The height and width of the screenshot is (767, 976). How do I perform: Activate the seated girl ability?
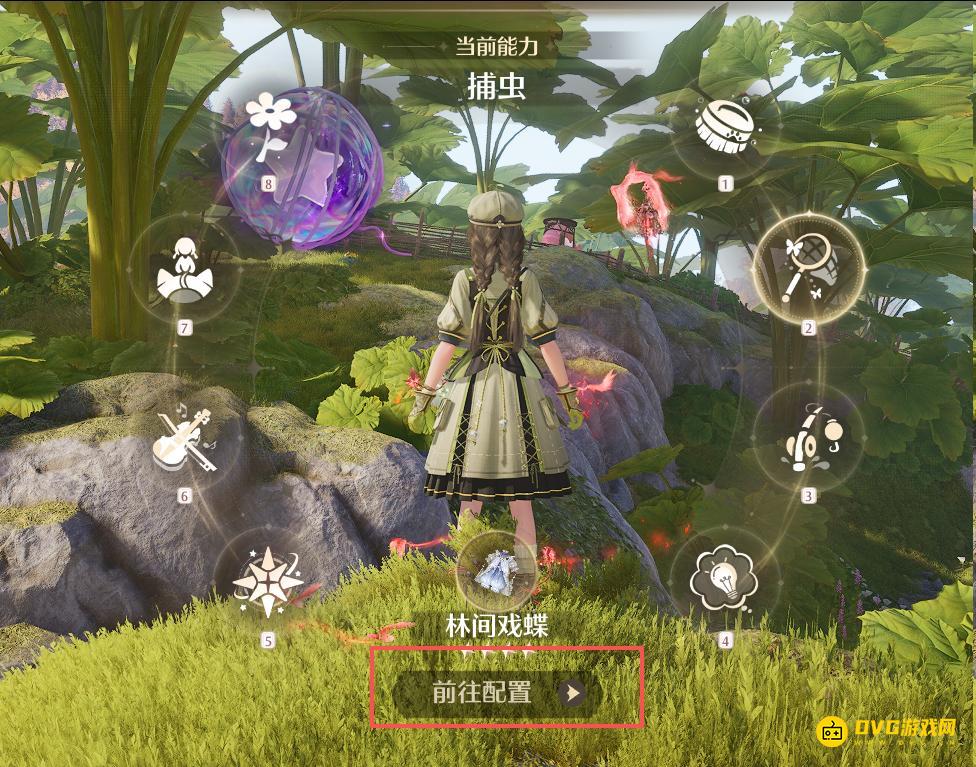click(x=183, y=270)
